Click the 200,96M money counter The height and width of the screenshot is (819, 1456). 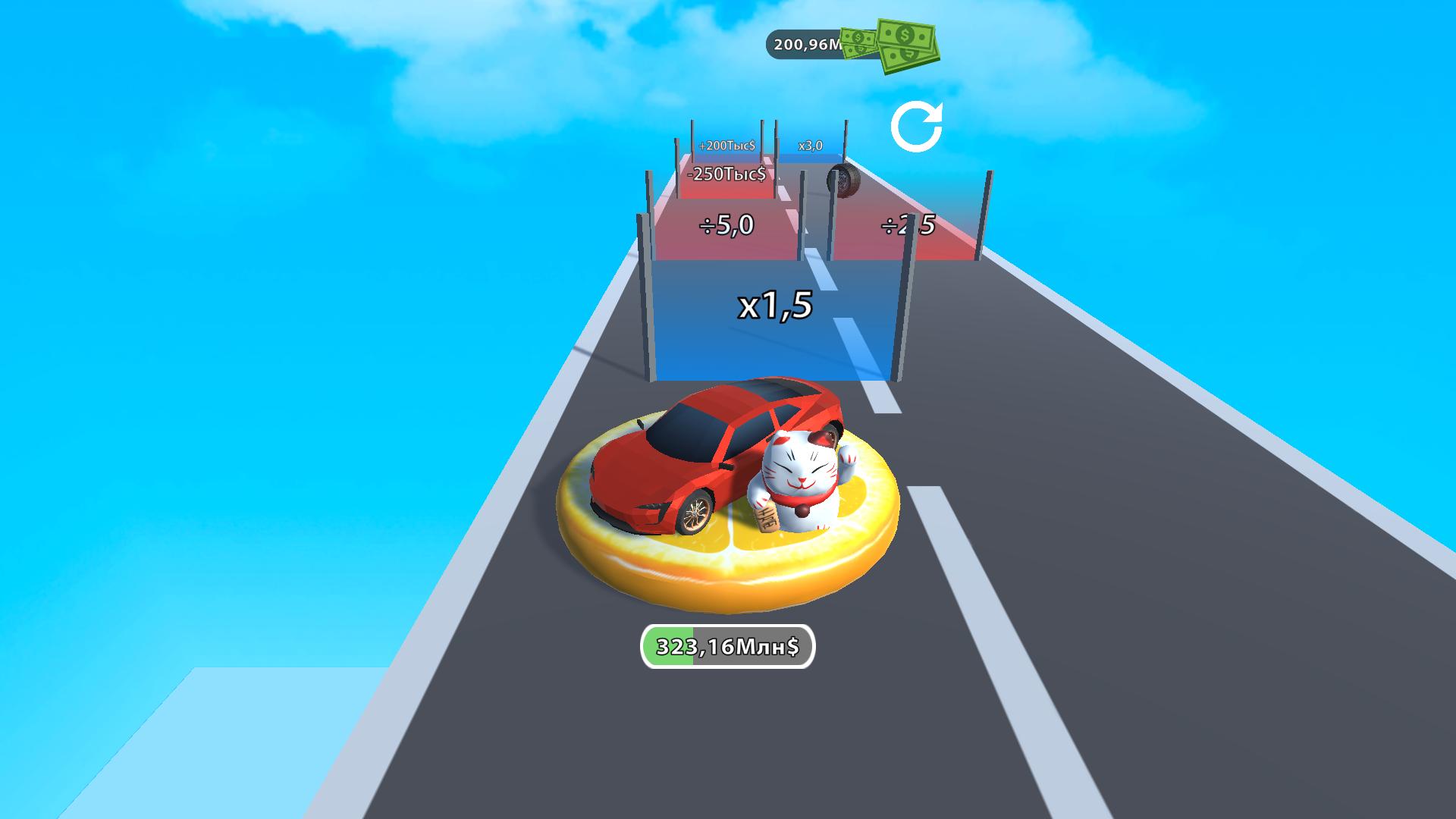point(806,44)
